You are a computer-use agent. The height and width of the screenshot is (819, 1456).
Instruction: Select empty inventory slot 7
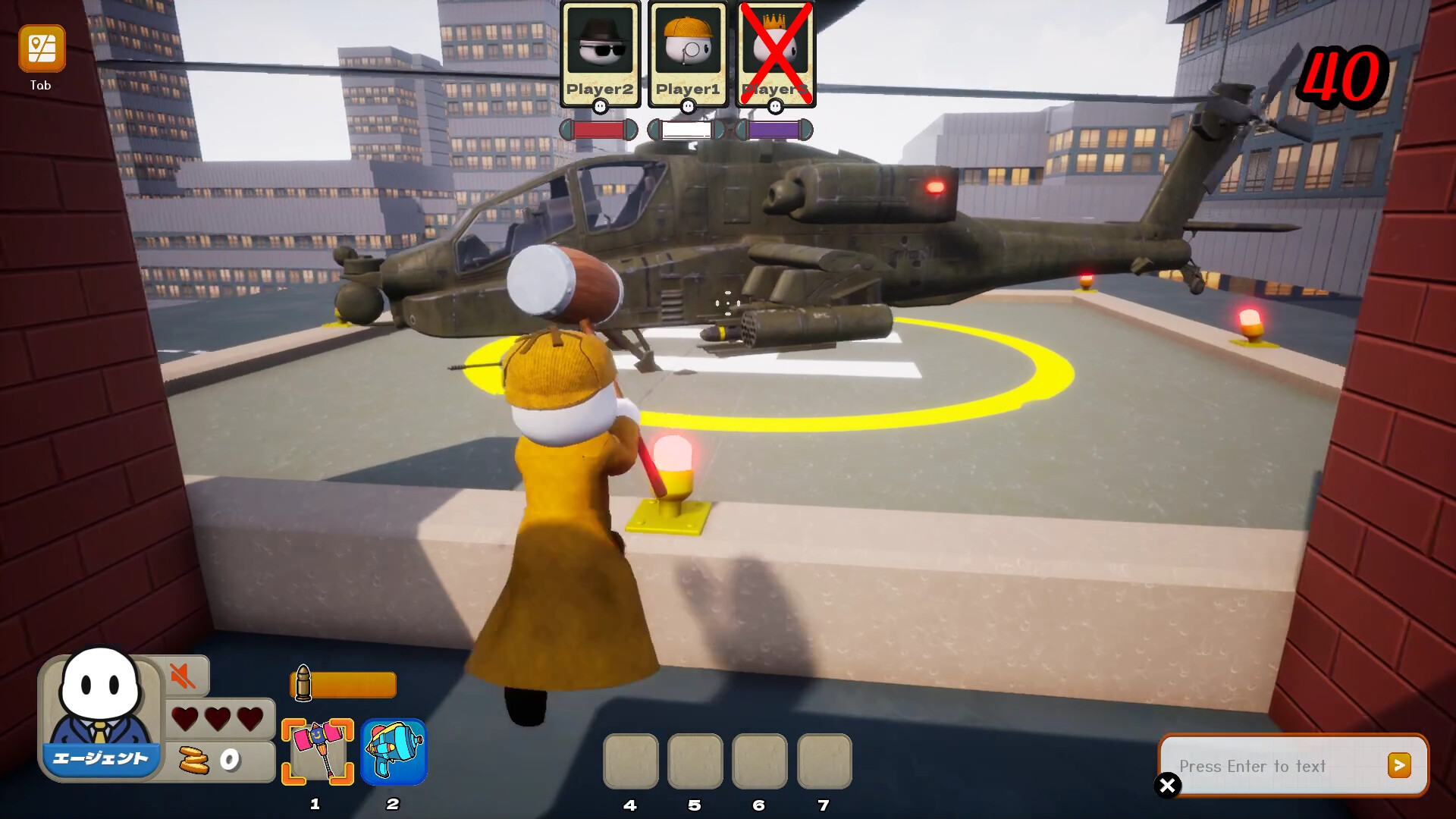point(825,761)
